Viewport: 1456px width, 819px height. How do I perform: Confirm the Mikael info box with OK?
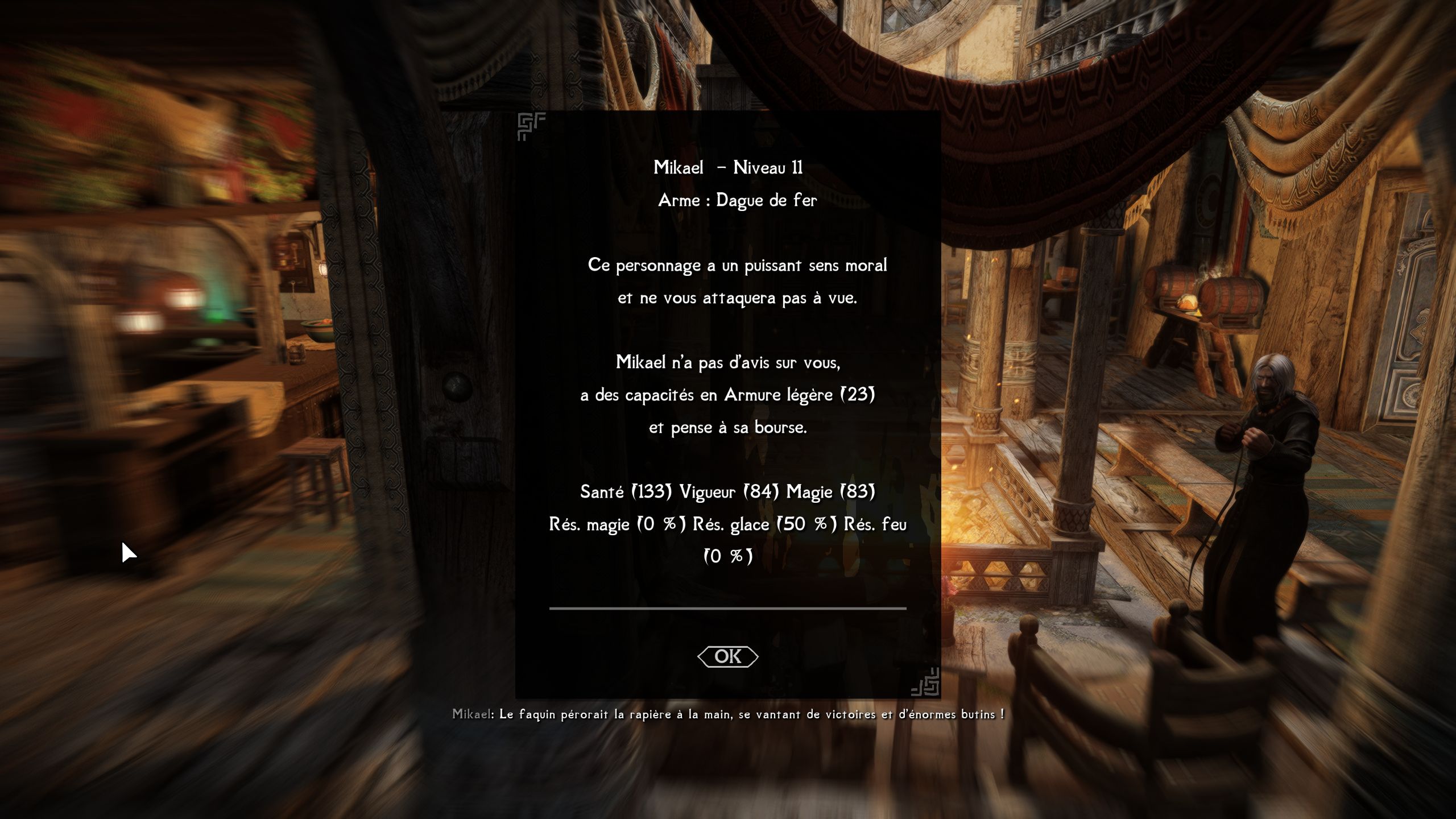[x=727, y=656]
